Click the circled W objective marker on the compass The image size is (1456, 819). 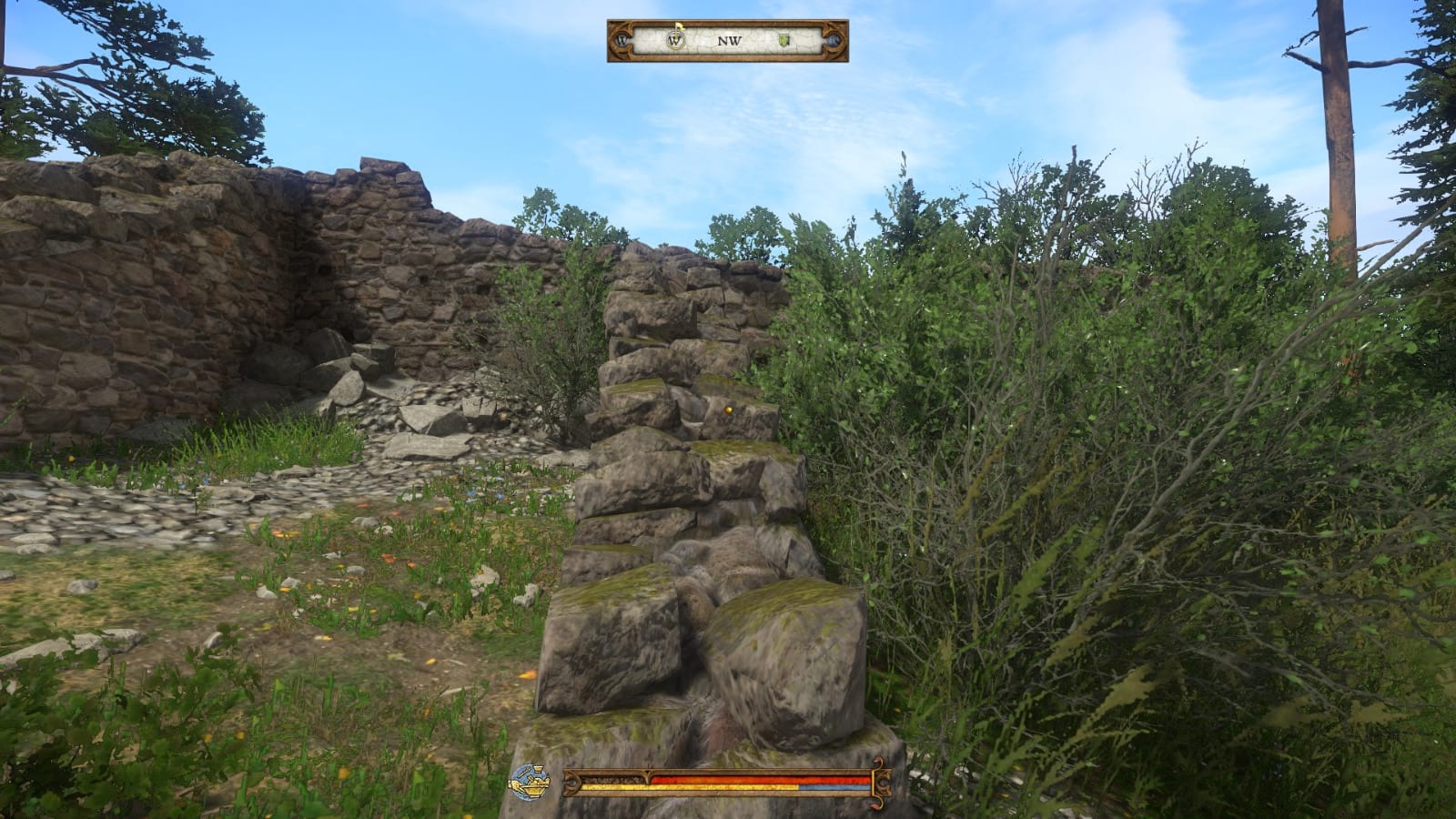(675, 39)
